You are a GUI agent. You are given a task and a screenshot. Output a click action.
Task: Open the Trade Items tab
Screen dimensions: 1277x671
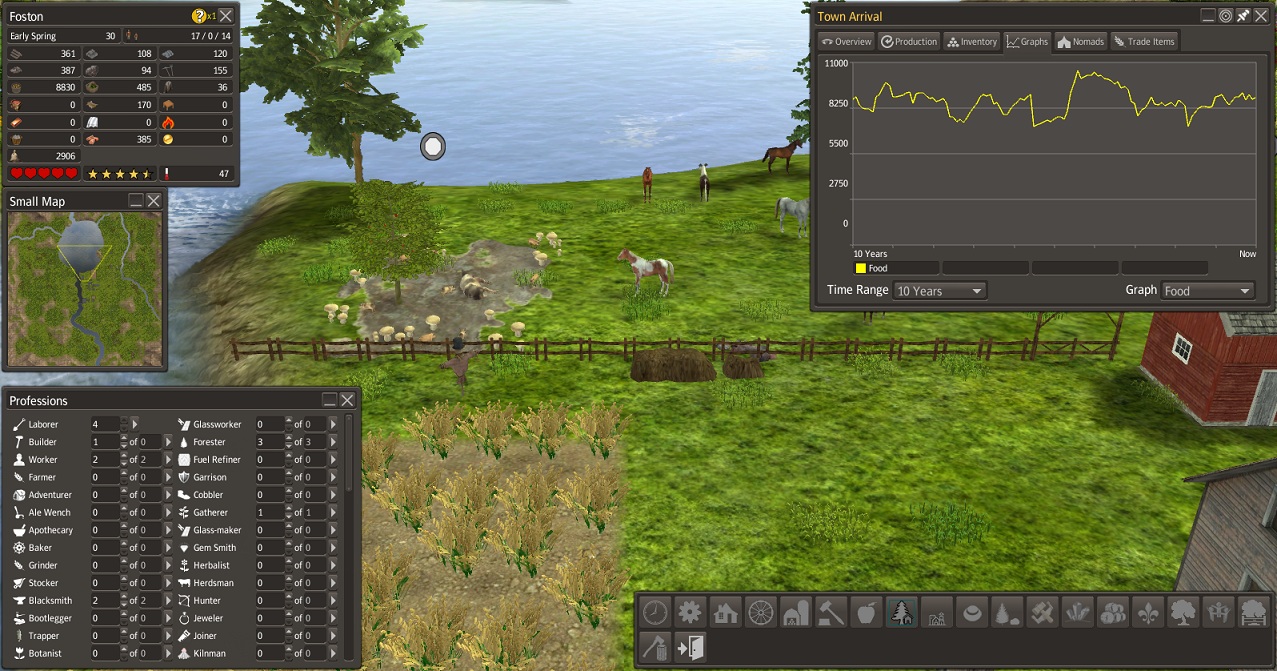click(x=1144, y=41)
